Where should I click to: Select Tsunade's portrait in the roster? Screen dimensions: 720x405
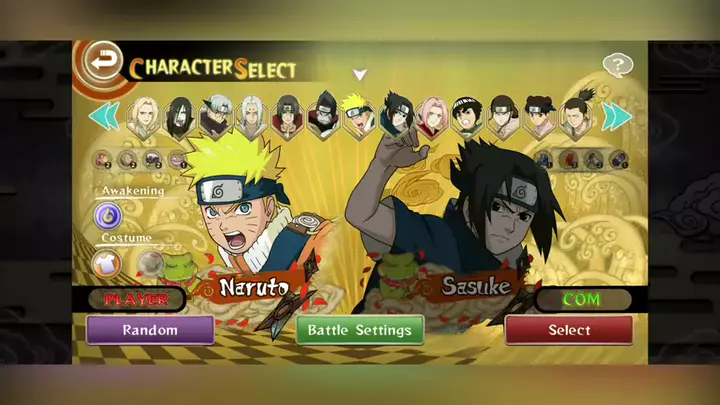pos(142,116)
